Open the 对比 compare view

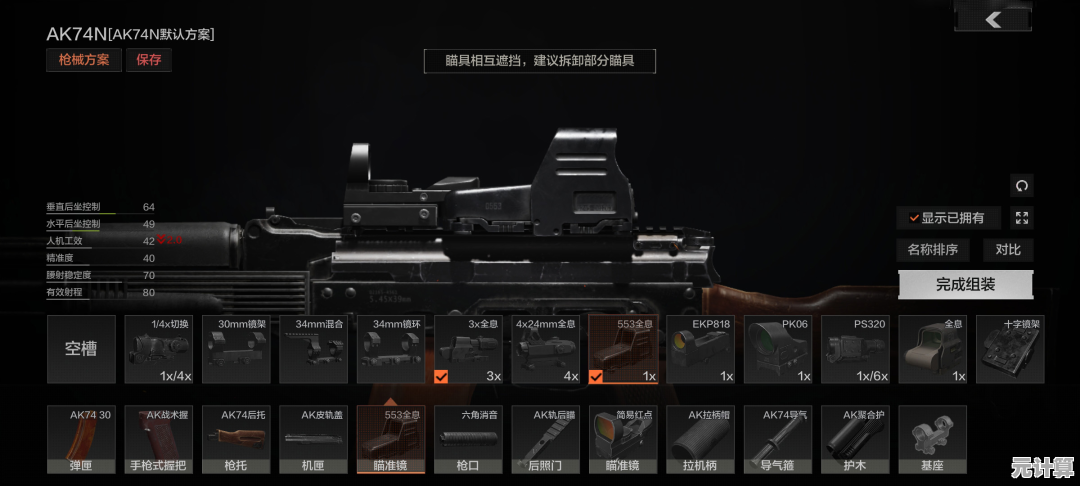click(1008, 250)
